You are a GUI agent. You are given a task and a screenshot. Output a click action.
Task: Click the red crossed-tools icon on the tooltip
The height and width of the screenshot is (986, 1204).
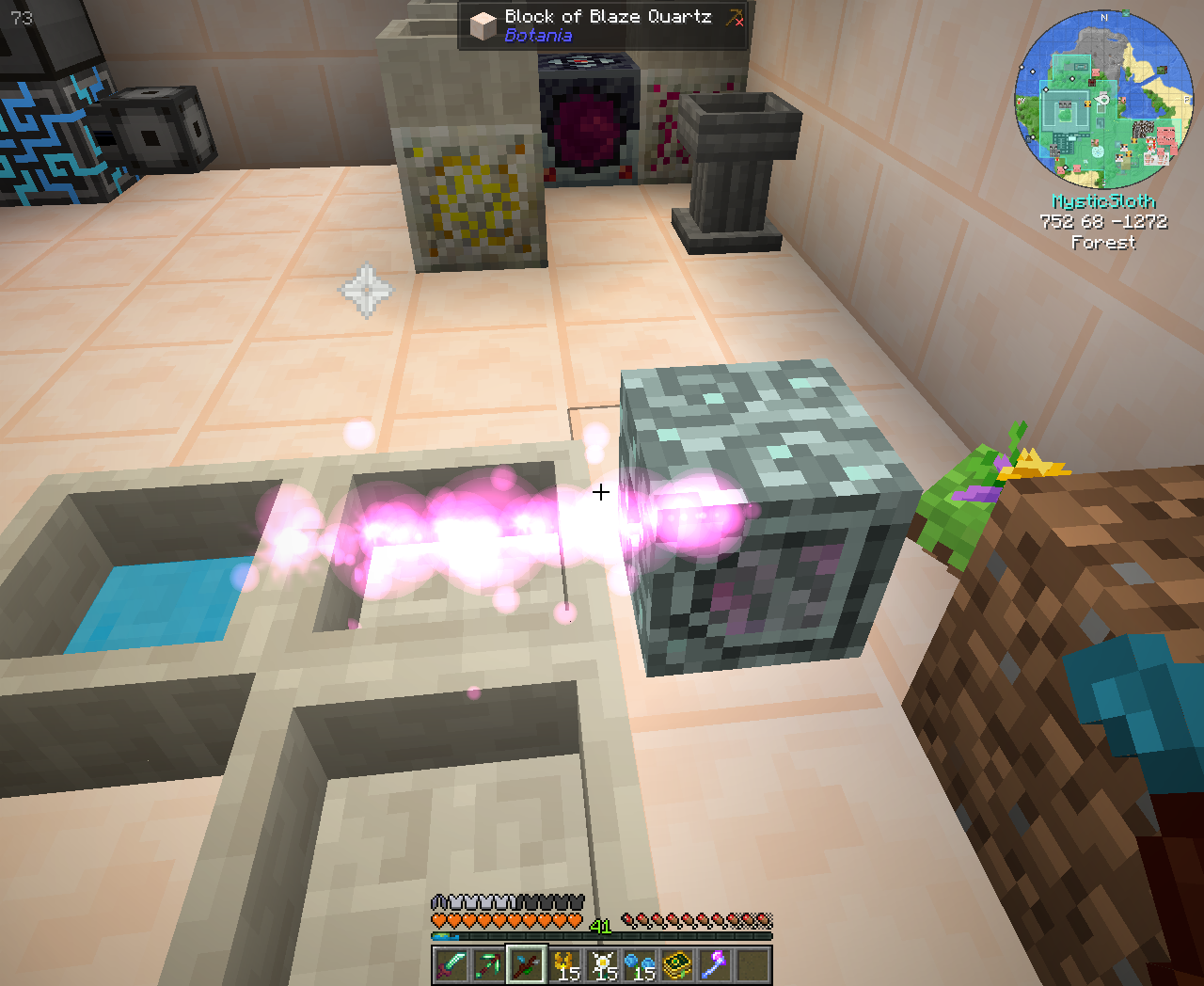(733, 16)
